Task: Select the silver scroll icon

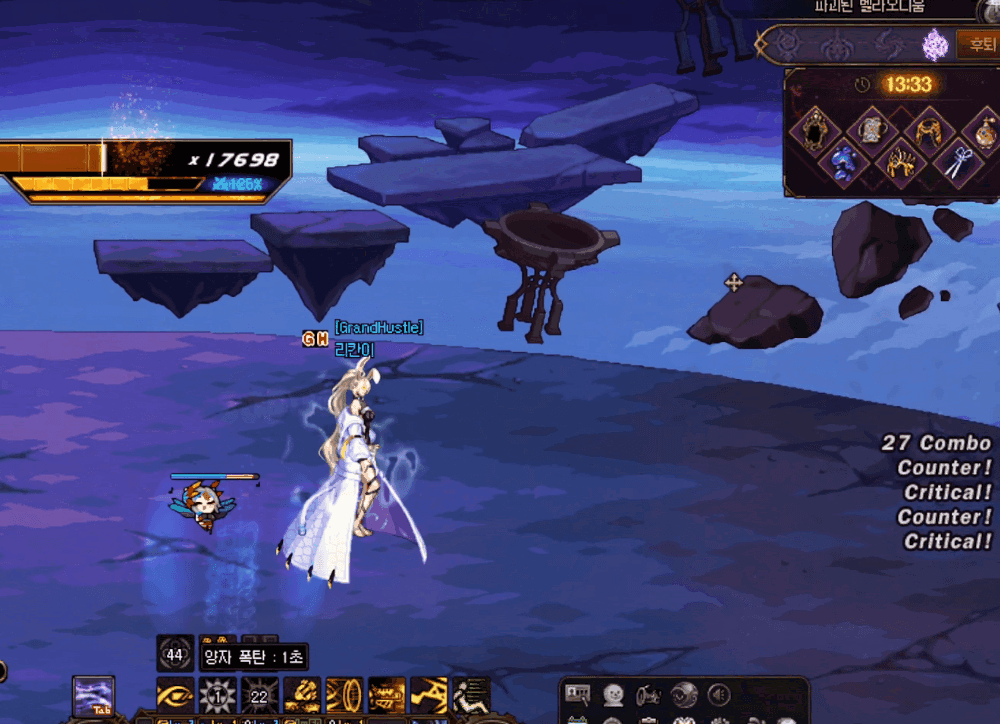Action: (874, 127)
